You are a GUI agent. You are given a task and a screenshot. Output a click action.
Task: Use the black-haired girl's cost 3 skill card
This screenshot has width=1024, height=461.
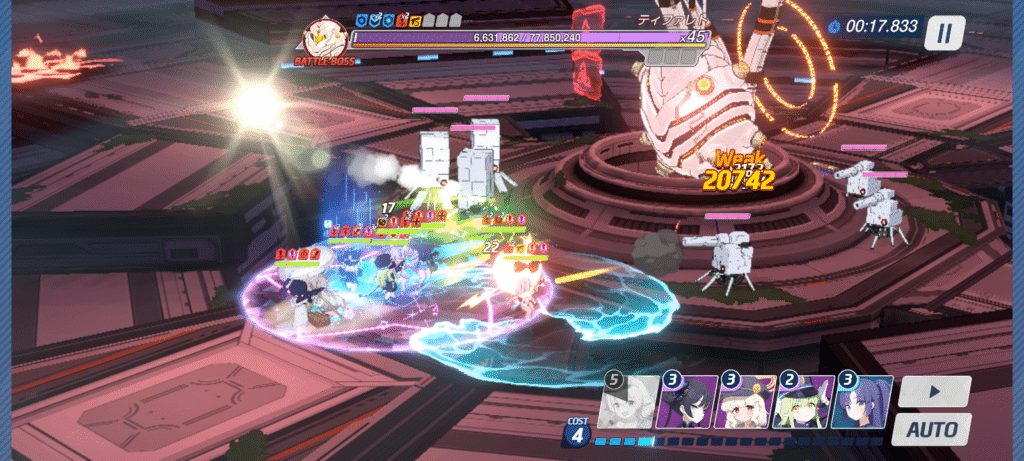click(x=688, y=402)
